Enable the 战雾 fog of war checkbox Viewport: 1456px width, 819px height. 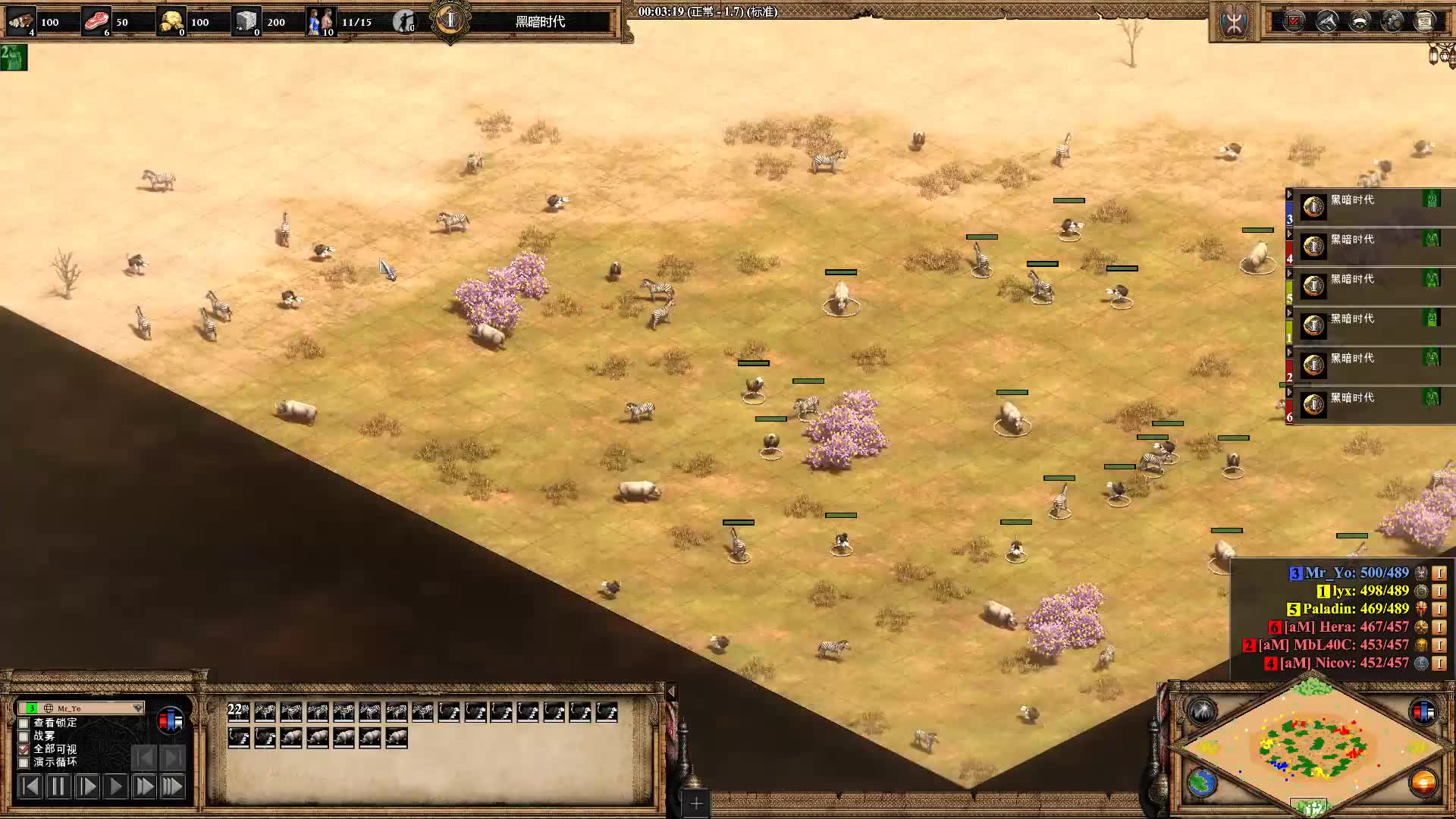[24, 736]
